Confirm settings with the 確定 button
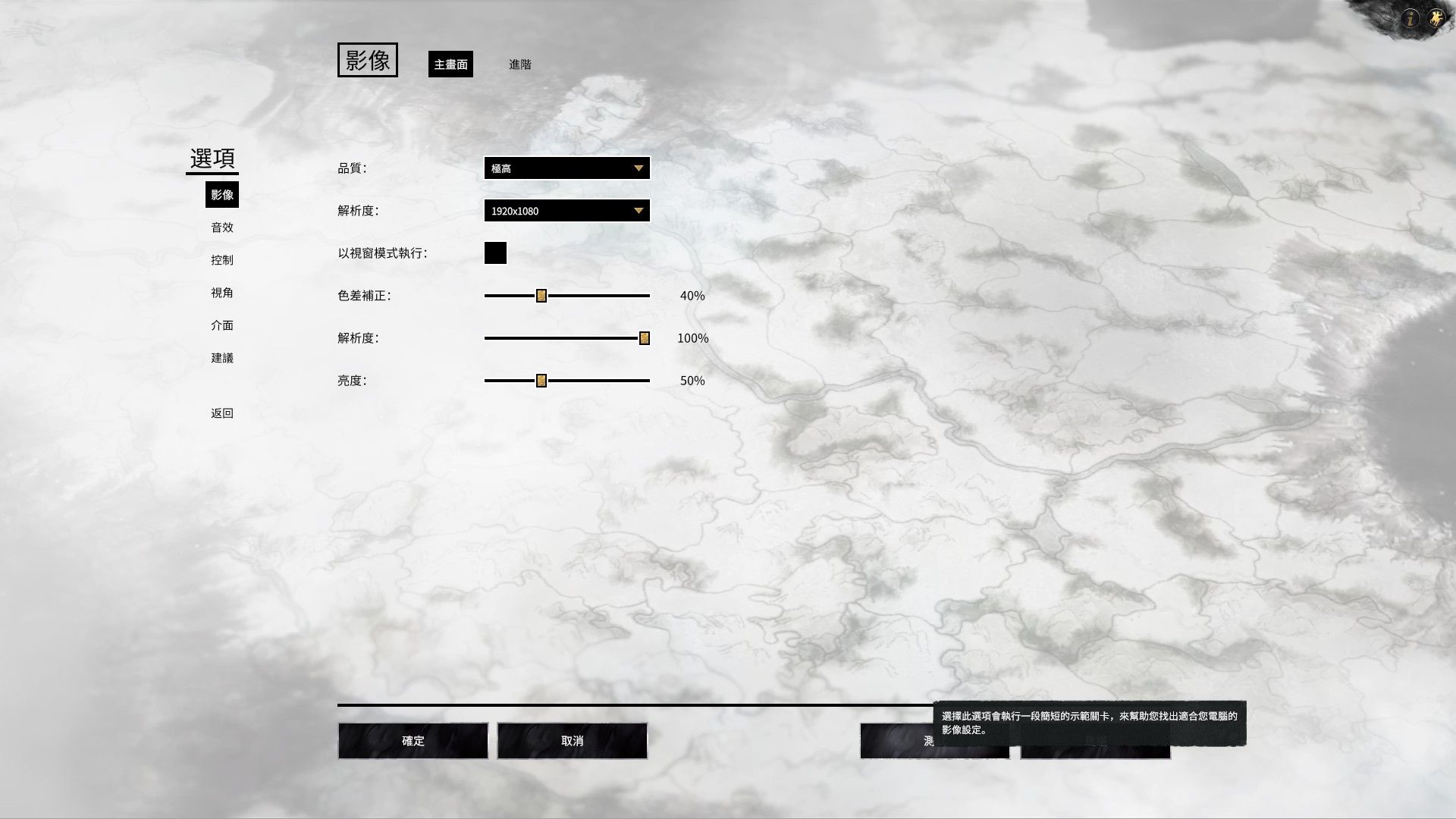Image resolution: width=1456 pixels, height=819 pixels. pos(413,741)
